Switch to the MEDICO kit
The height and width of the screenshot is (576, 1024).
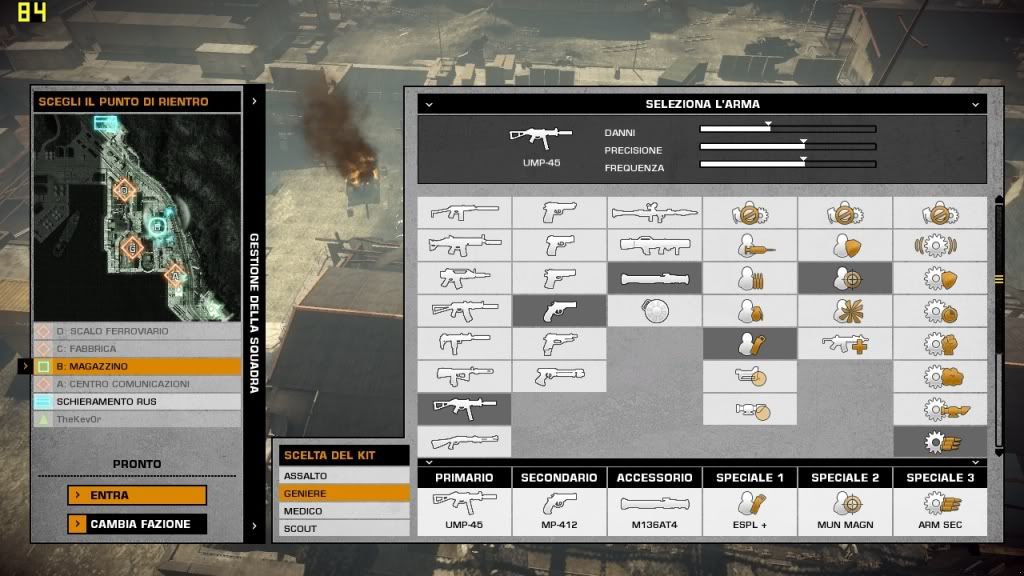344,511
